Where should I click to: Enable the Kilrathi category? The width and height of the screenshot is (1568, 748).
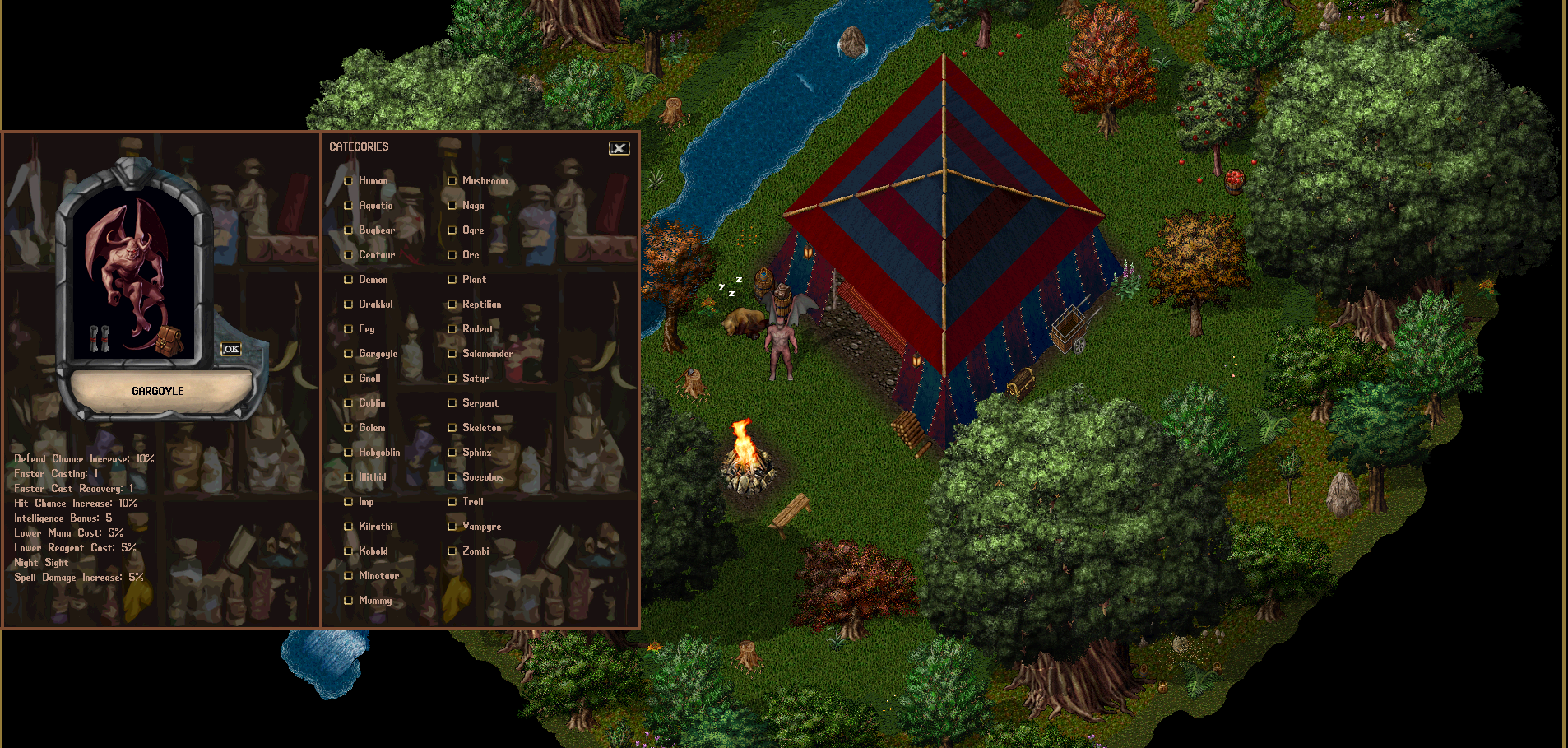click(x=349, y=526)
